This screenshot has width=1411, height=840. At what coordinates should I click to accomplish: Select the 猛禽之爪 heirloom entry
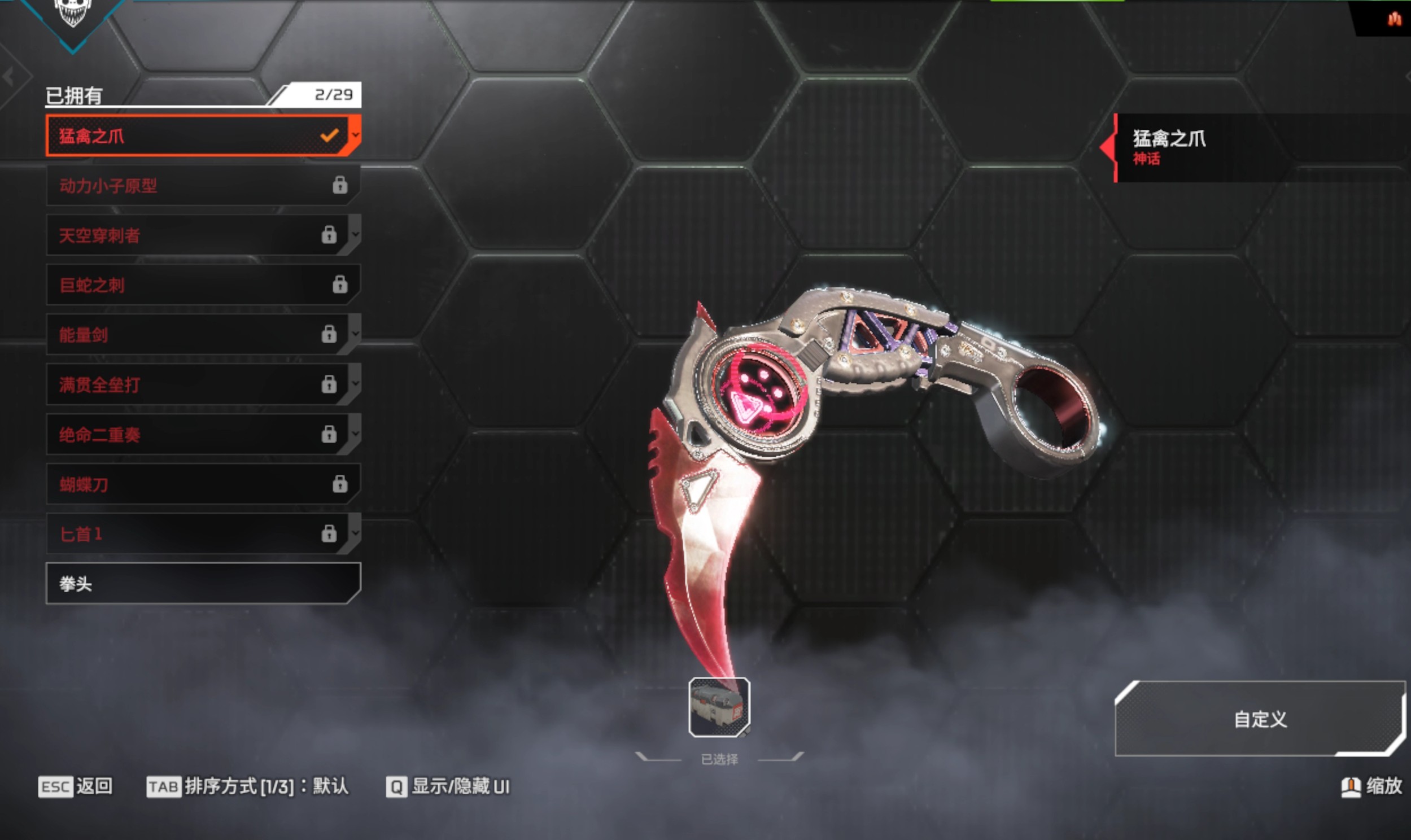pyautogui.click(x=193, y=136)
